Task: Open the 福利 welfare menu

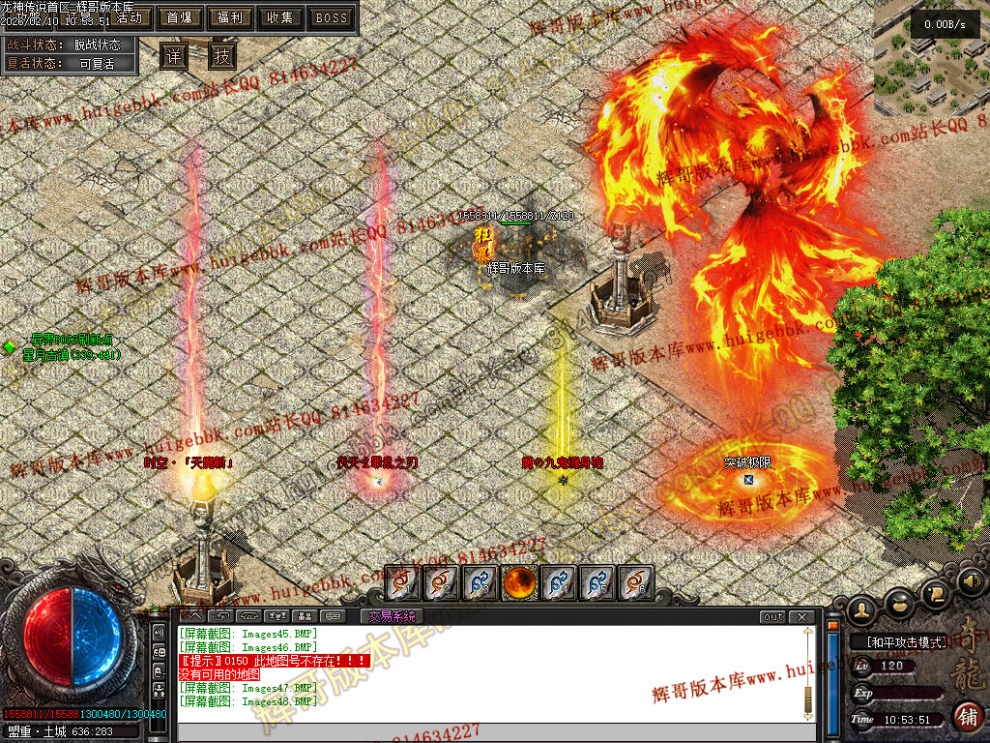Action: (230, 17)
